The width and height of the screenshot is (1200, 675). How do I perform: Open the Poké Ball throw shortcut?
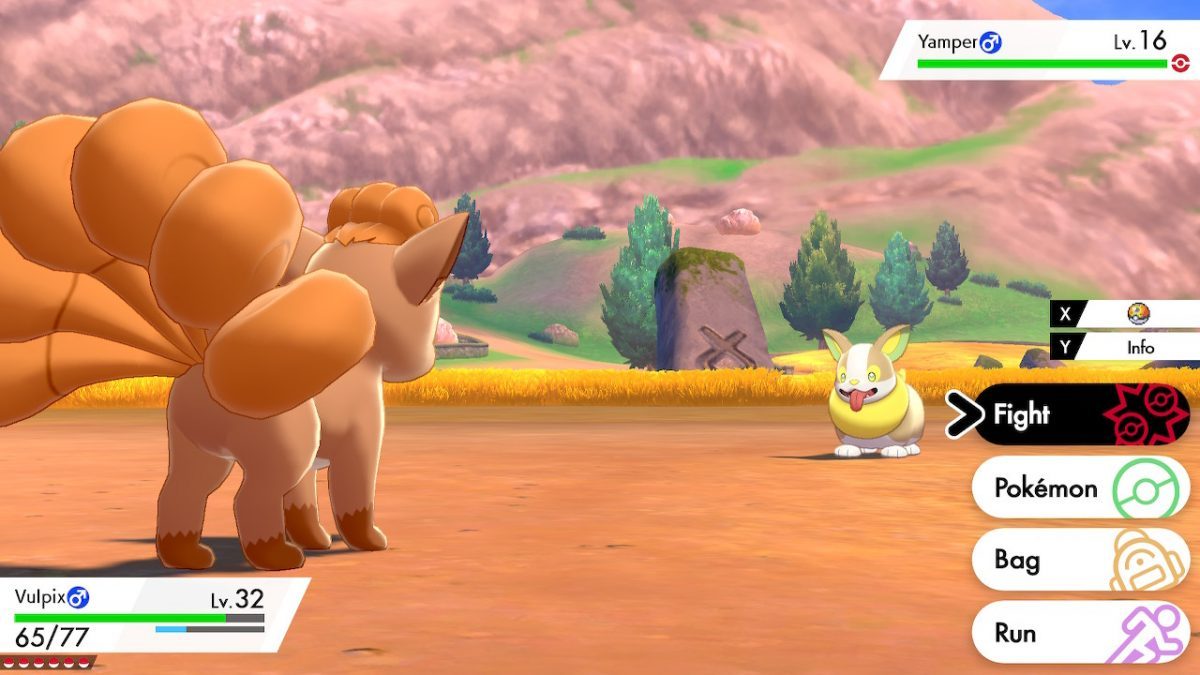click(1138, 314)
